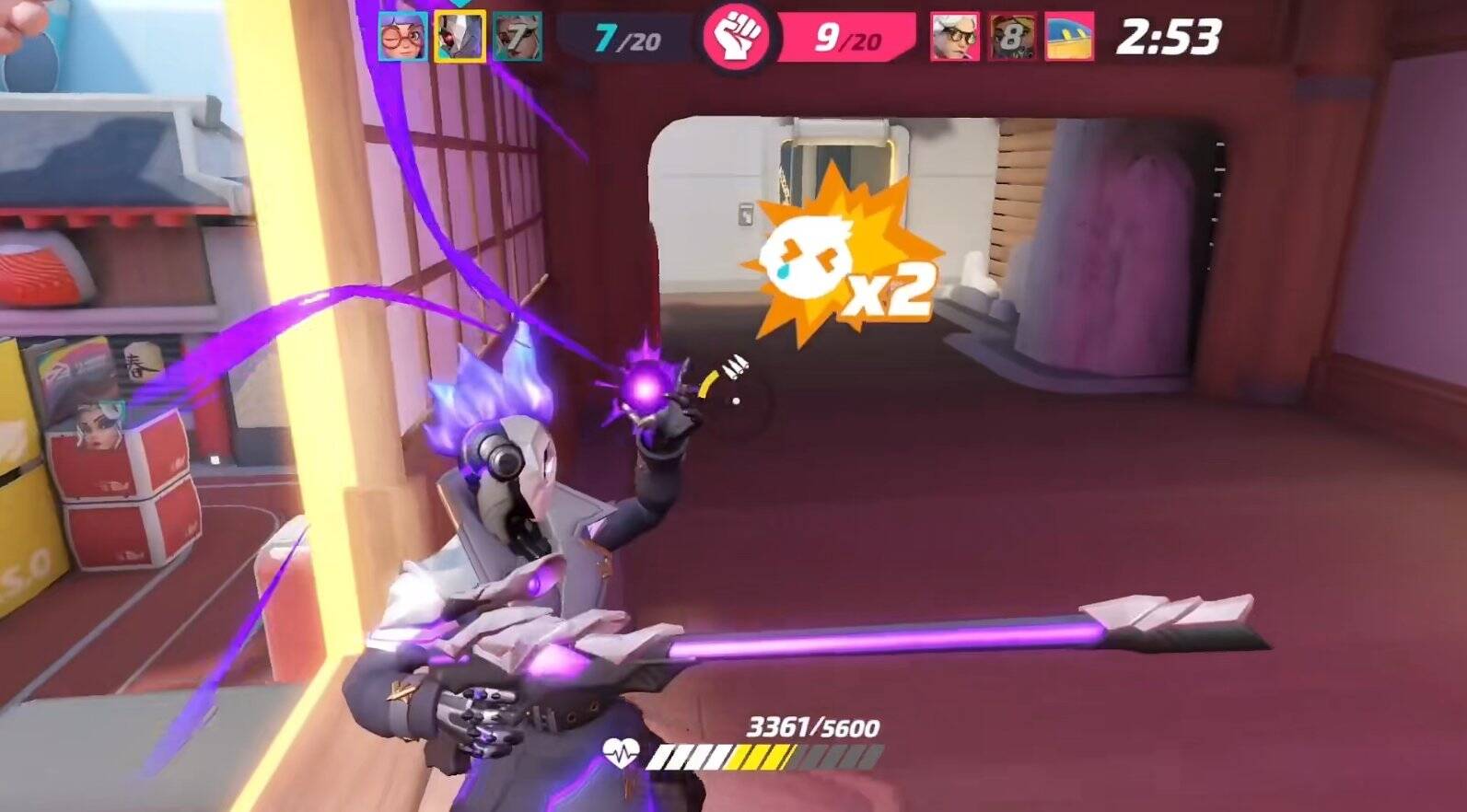Click the fist emblem between the team scores
Image resolution: width=1467 pixels, height=812 pixels.
(x=736, y=38)
